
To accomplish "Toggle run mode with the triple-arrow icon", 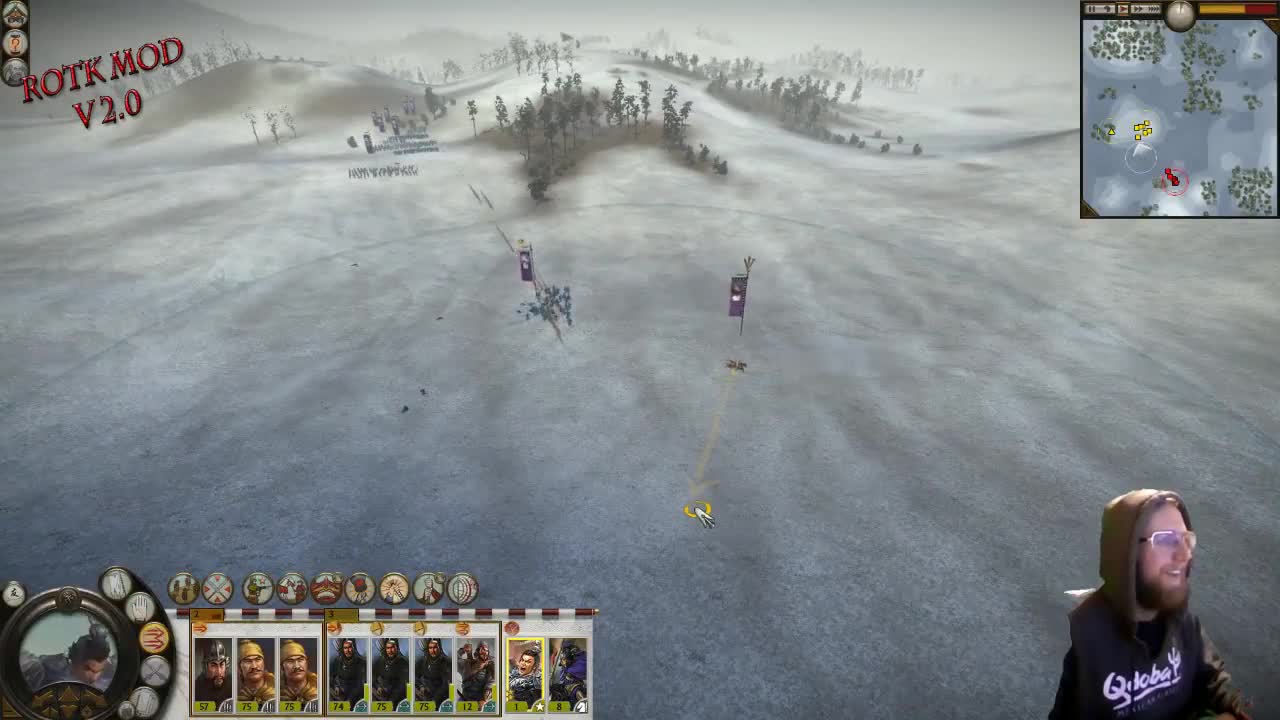I will pos(155,637).
